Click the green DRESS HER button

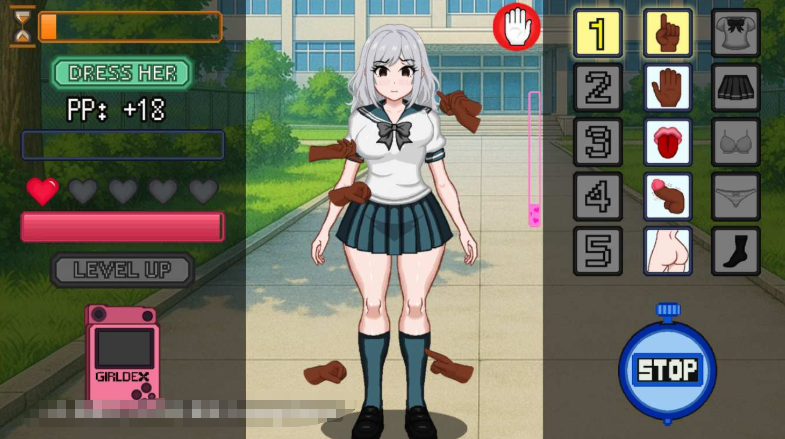pos(122,73)
